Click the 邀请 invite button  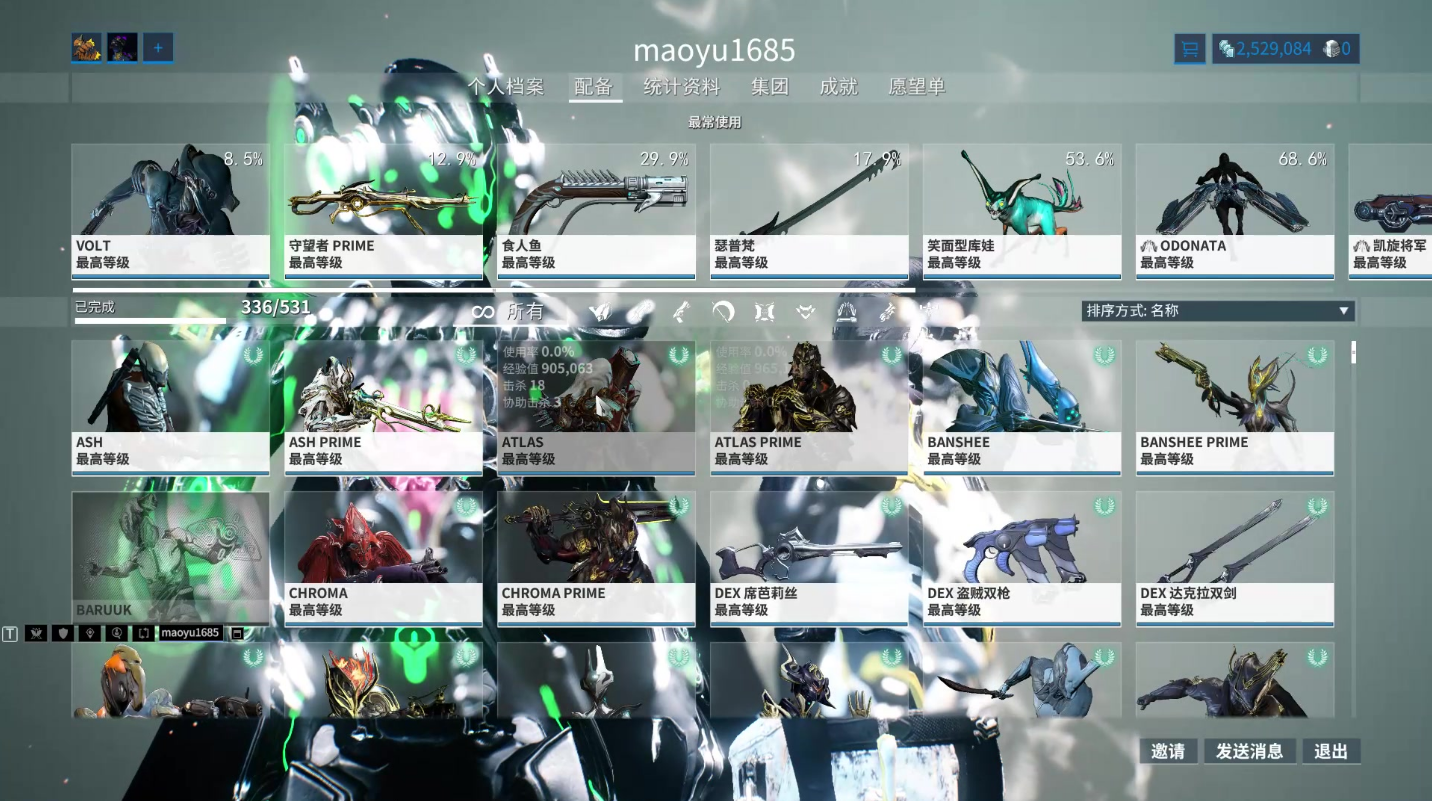[x=1167, y=751]
